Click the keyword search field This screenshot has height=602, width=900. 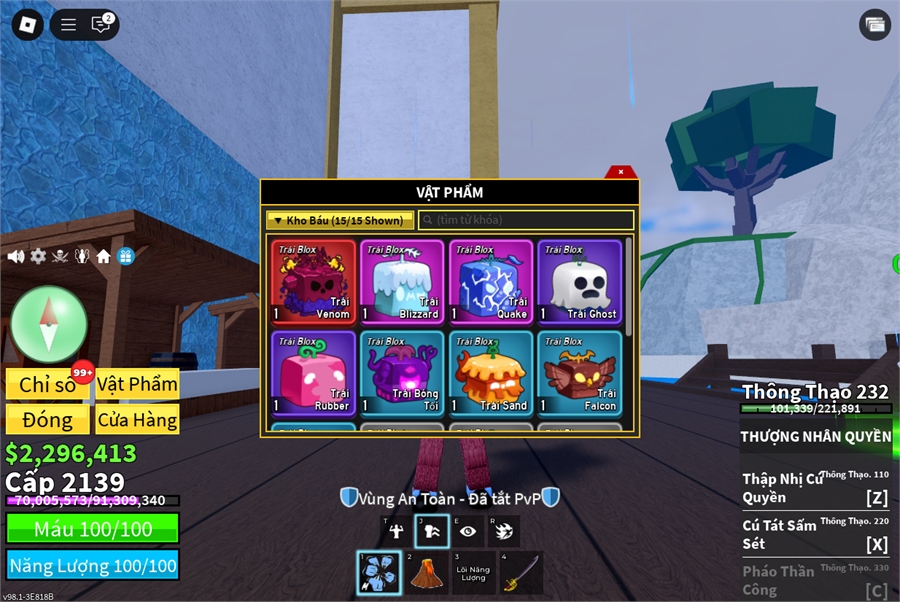(x=526, y=220)
